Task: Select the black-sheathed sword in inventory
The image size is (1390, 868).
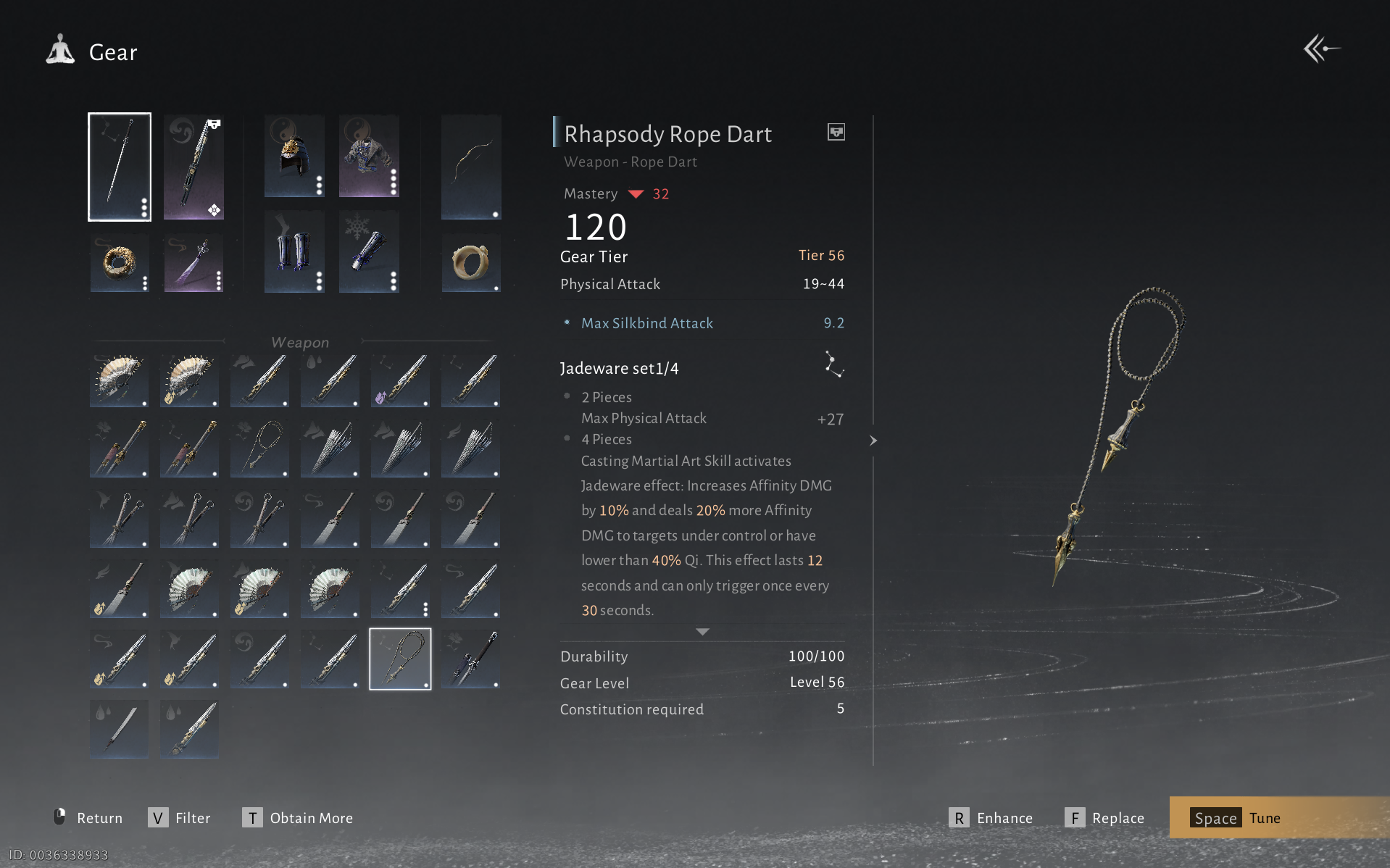Action: coord(470,659)
